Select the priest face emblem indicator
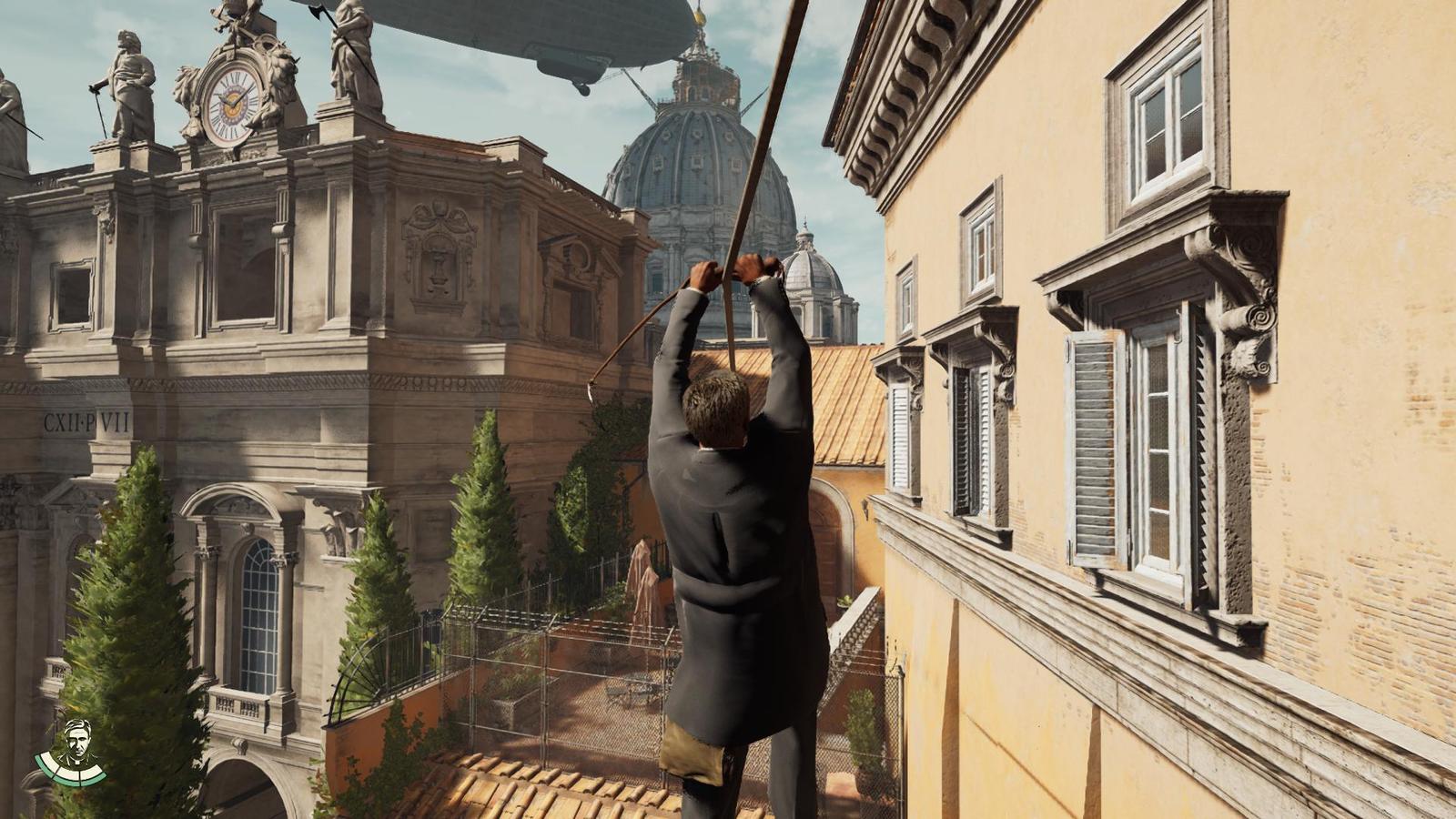1456x819 pixels. click(80, 740)
